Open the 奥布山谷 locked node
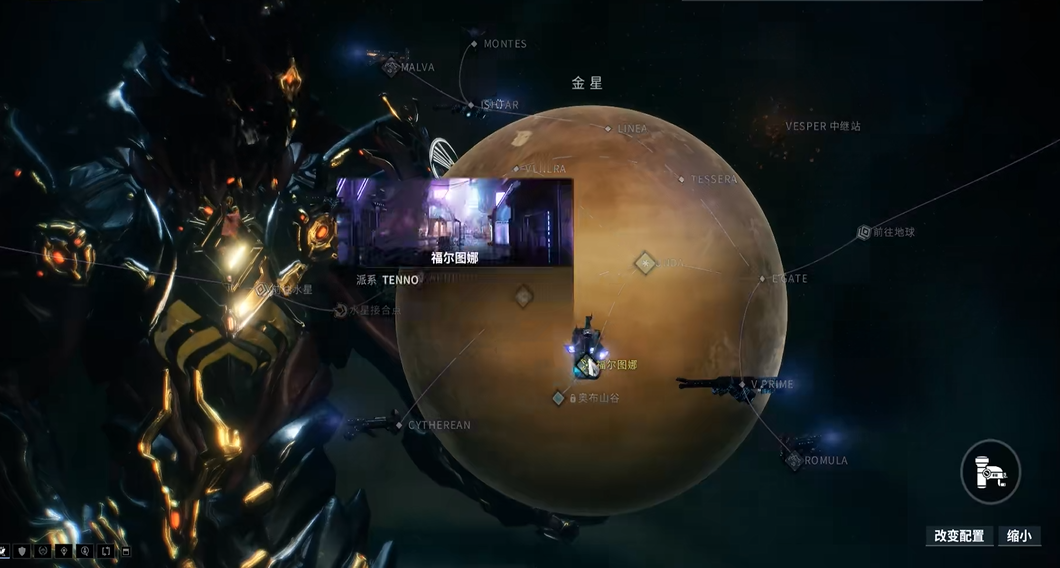The image size is (1060, 568). coord(560,398)
